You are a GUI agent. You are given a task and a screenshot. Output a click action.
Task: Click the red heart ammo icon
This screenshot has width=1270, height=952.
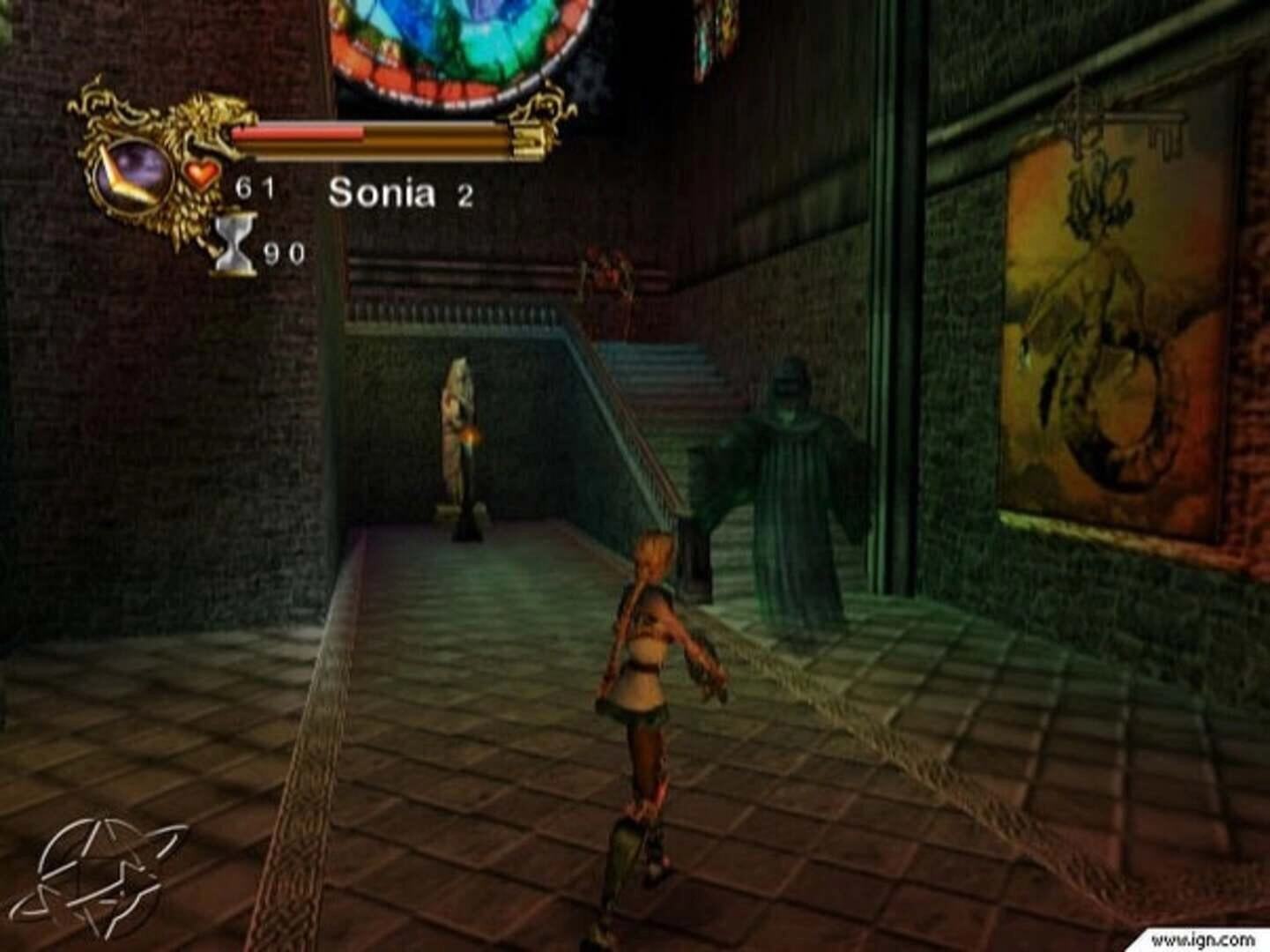point(202,173)
